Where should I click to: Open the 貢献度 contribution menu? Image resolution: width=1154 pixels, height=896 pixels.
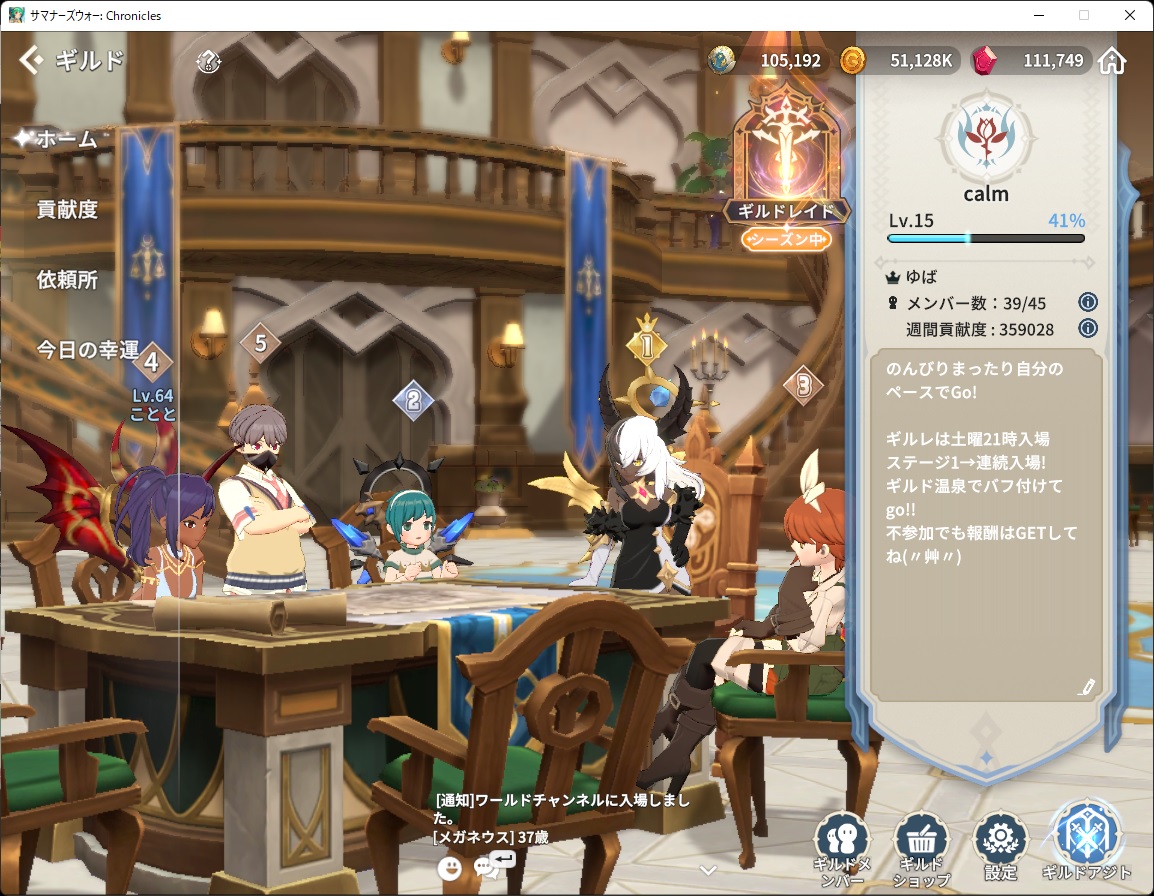tap(67, 209)
